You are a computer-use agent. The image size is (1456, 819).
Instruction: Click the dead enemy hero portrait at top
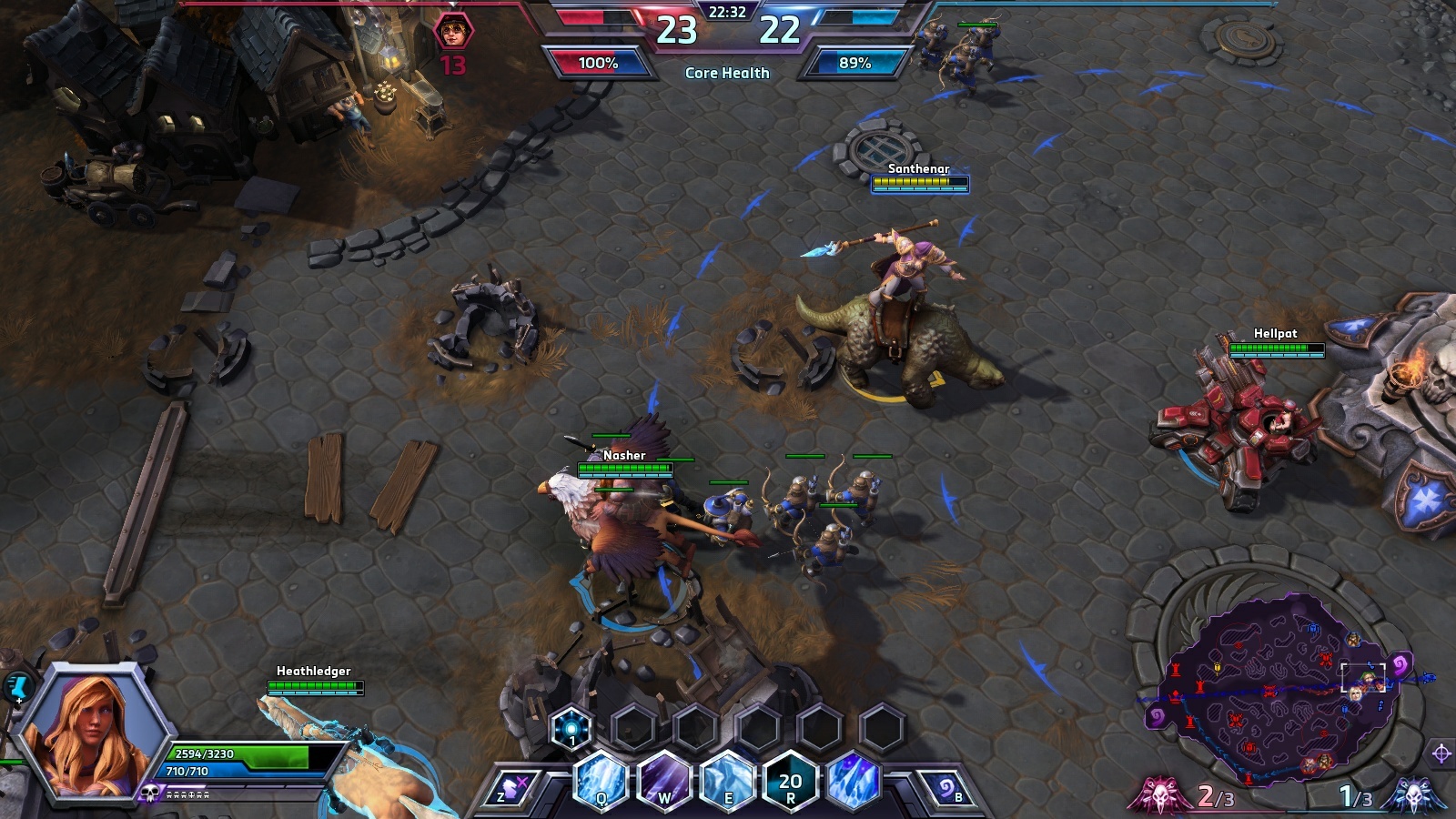pos(452,33)
